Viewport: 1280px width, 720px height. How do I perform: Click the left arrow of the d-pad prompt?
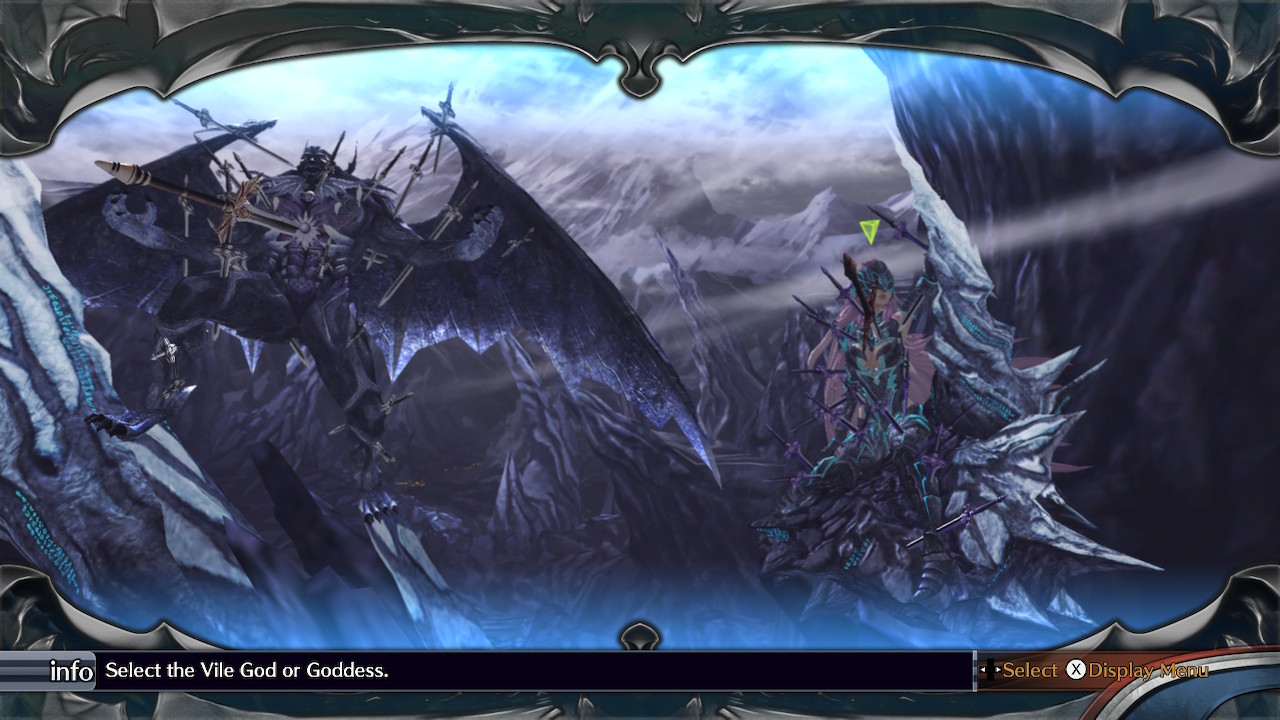pyautogui.click(x=982, y=669)
